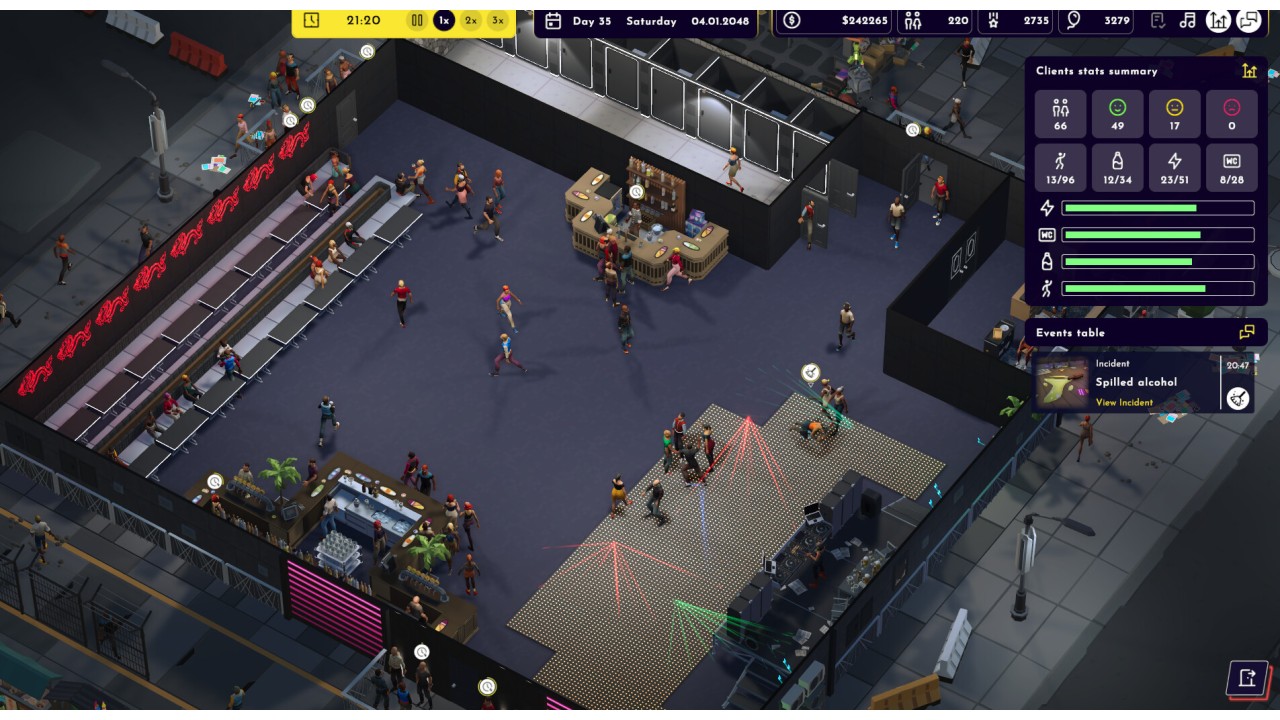Open the music note menu
The image size is (1280, 720).
[1188, 20]
